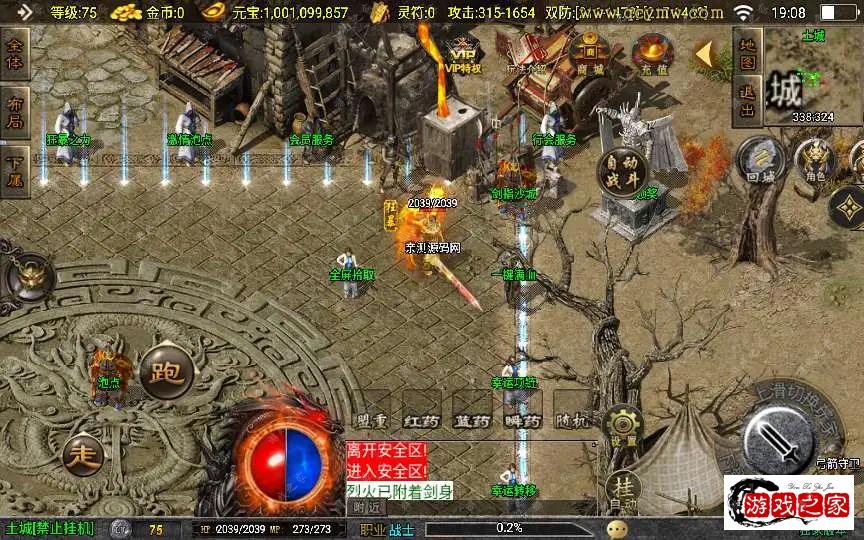Tap the 充值 recharge icon
The image size is (864, 540).
(x=652, y=53)
